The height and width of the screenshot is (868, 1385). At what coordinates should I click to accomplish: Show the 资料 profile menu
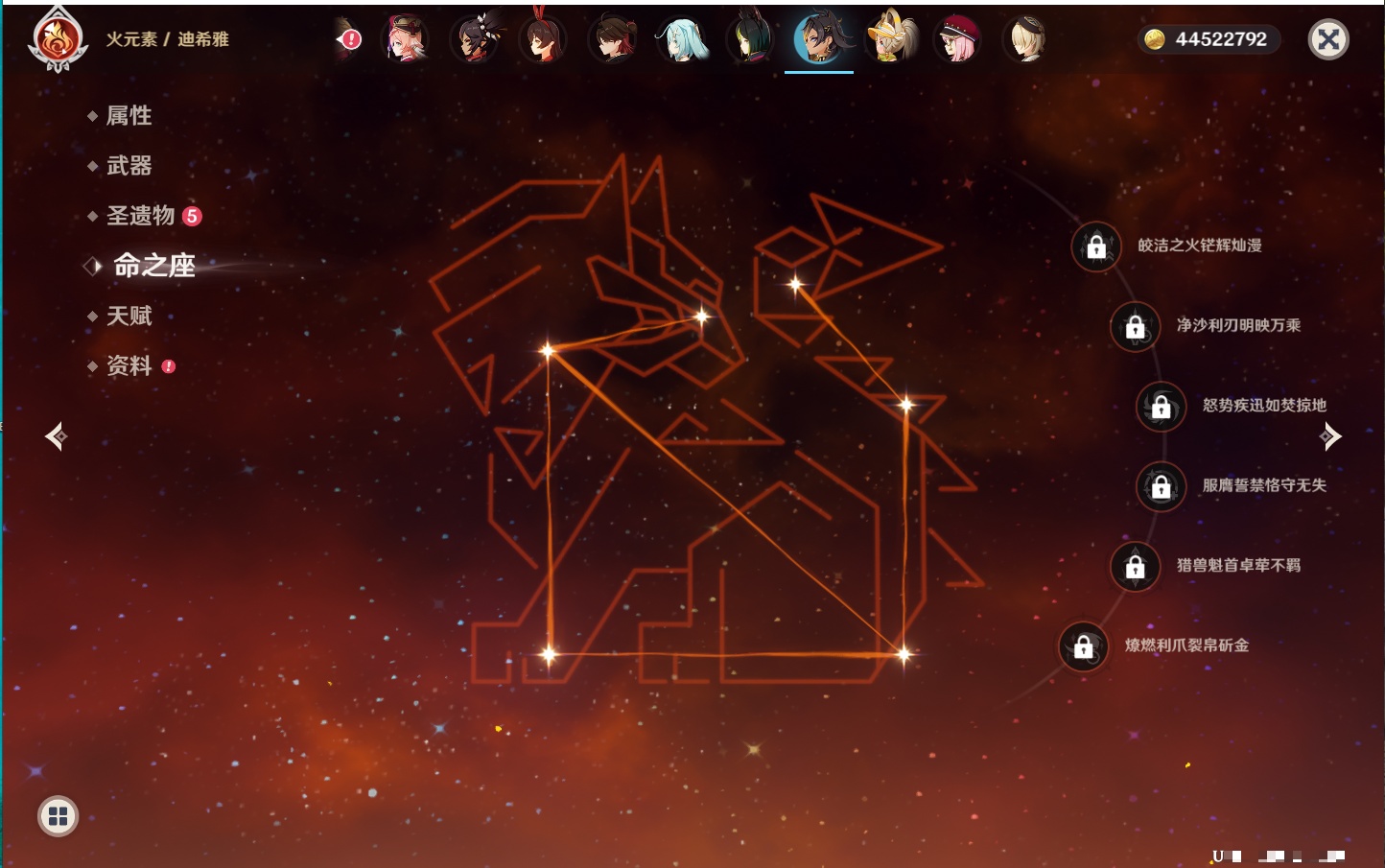[129, 365]
